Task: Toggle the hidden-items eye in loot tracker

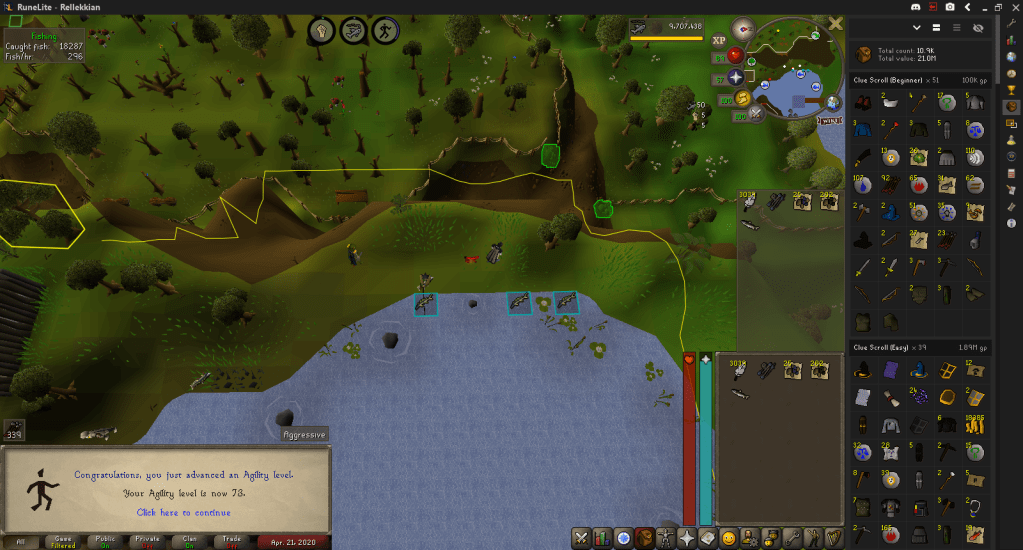Action: [x=978, y=28]
